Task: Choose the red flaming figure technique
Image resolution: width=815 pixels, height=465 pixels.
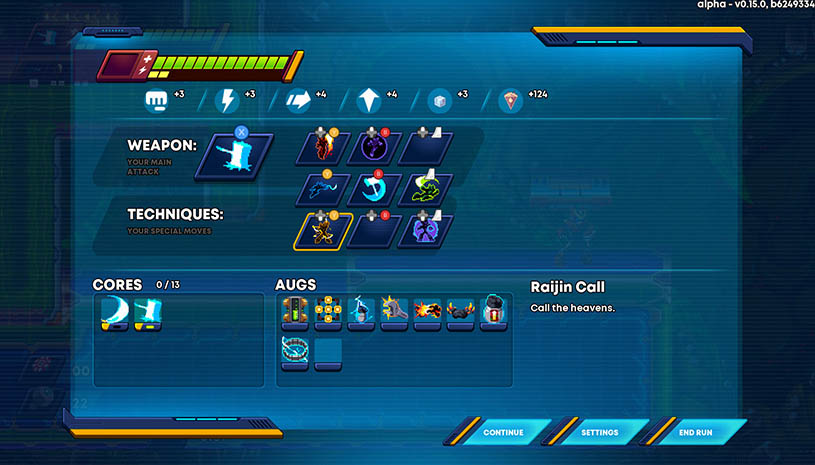Action: click(323, 148)
